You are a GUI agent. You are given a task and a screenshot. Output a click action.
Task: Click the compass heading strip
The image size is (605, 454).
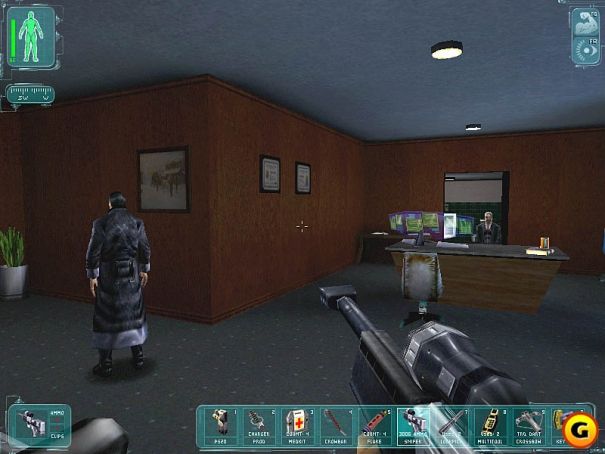29,95
